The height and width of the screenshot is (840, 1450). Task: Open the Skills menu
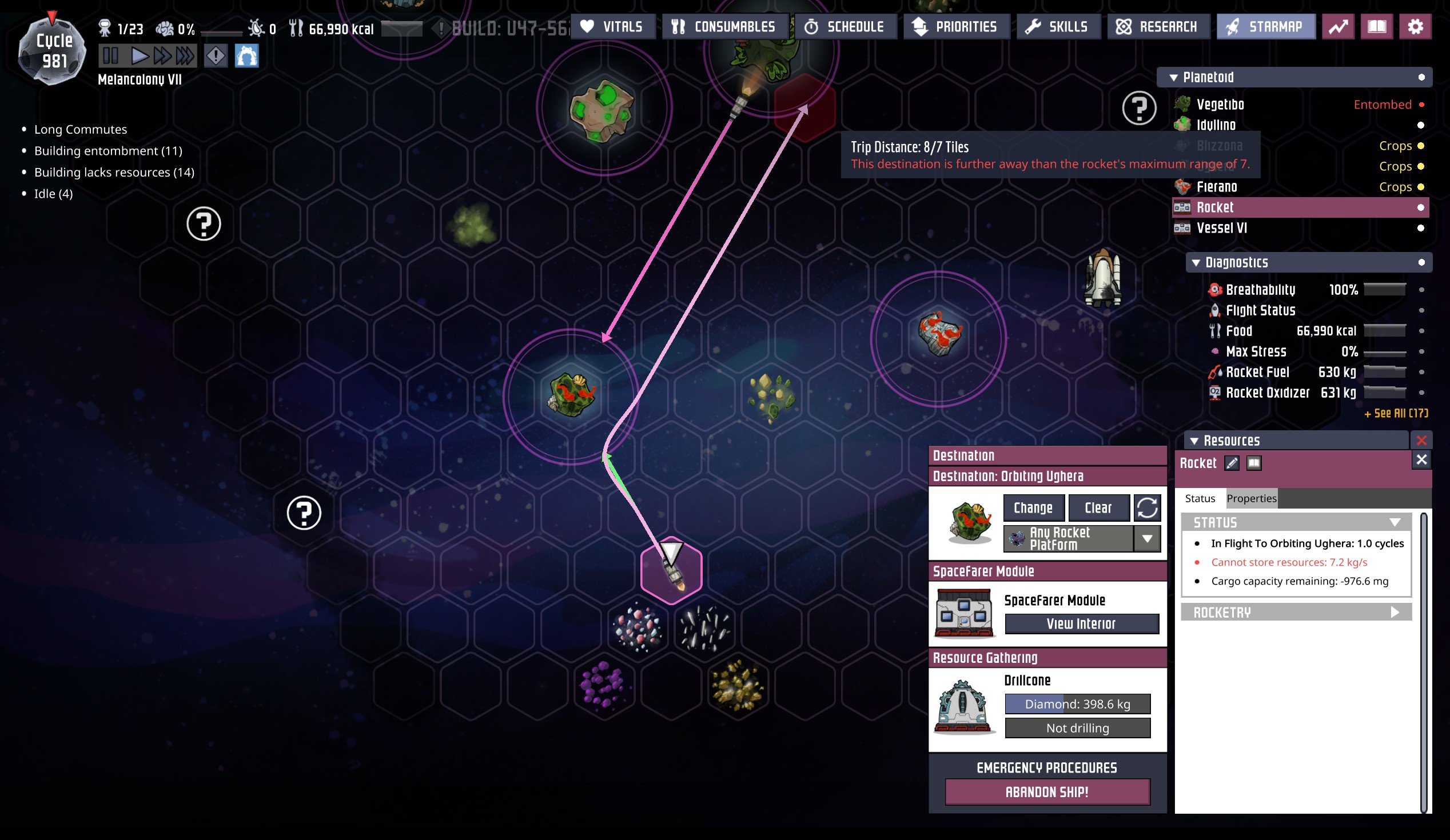pos(1058,26)
